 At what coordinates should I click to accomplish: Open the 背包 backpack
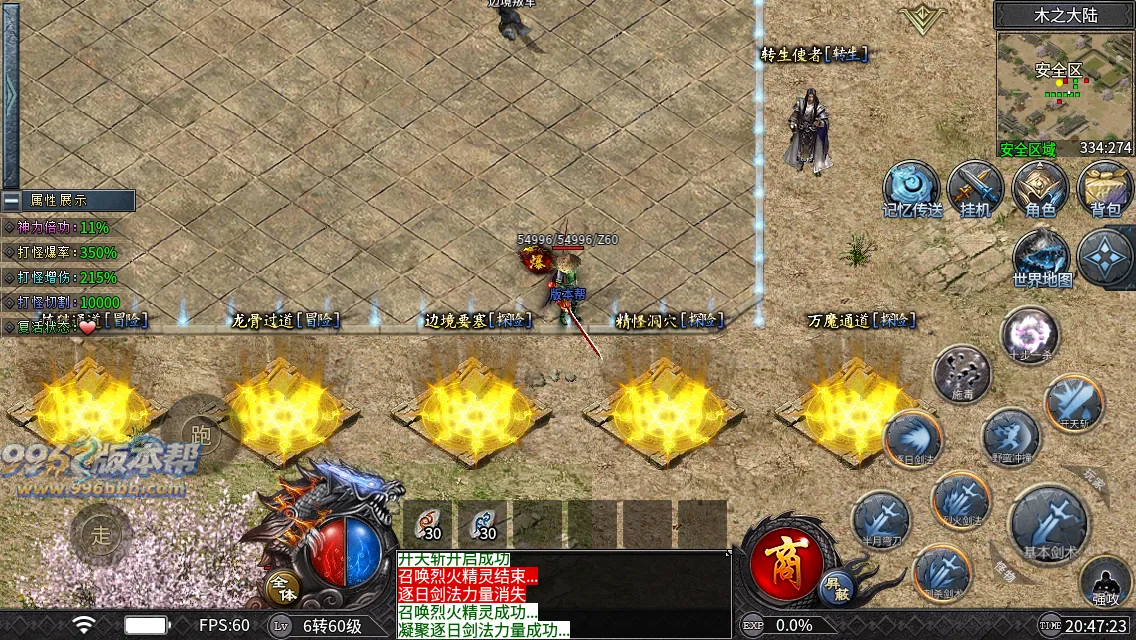(x=1104, y=188)
